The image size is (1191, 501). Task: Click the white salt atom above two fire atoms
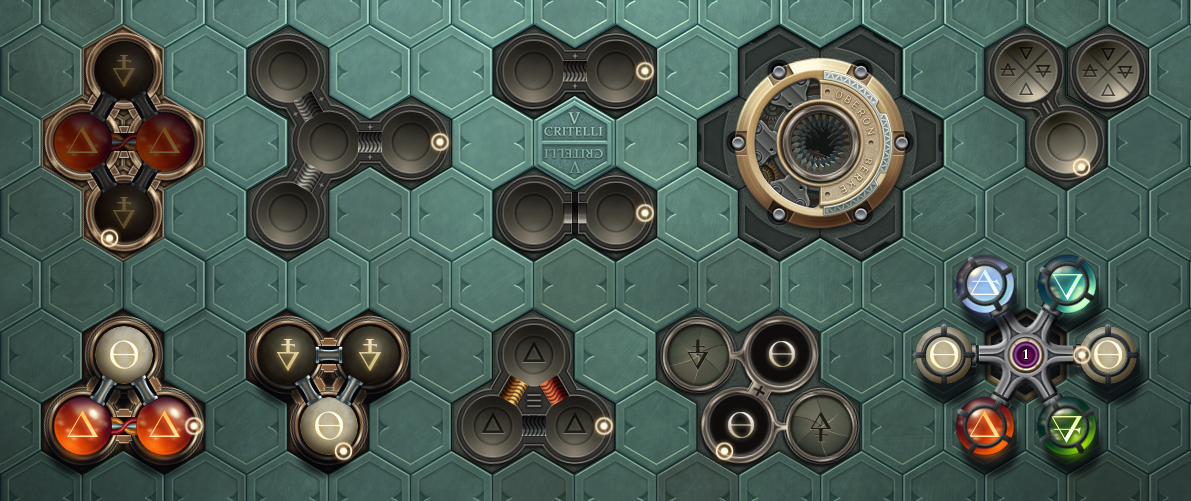123,351
